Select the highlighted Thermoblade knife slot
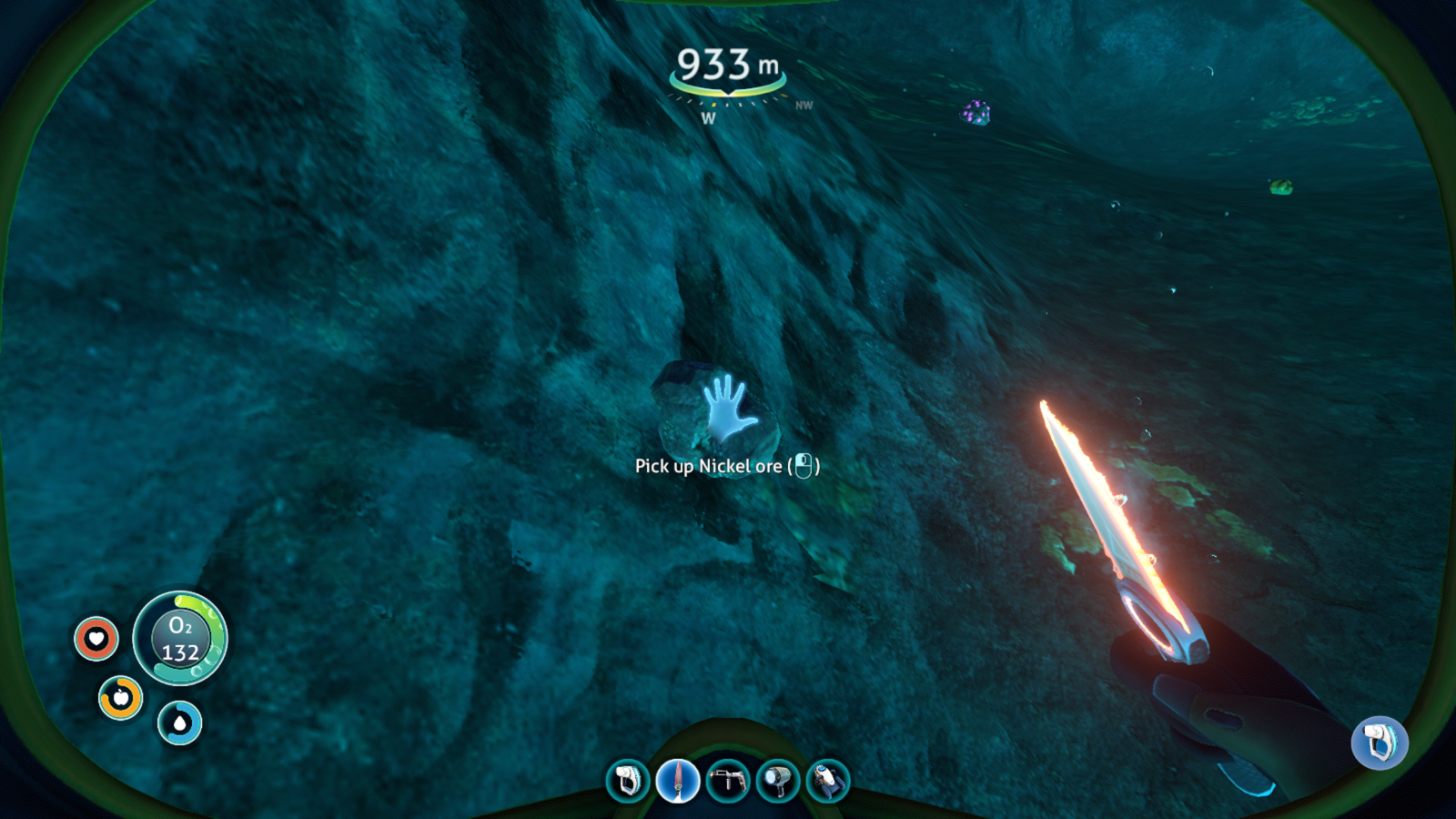Image resolution: width=1456 pixels, height=819 pixels. (x=678, y=781)
